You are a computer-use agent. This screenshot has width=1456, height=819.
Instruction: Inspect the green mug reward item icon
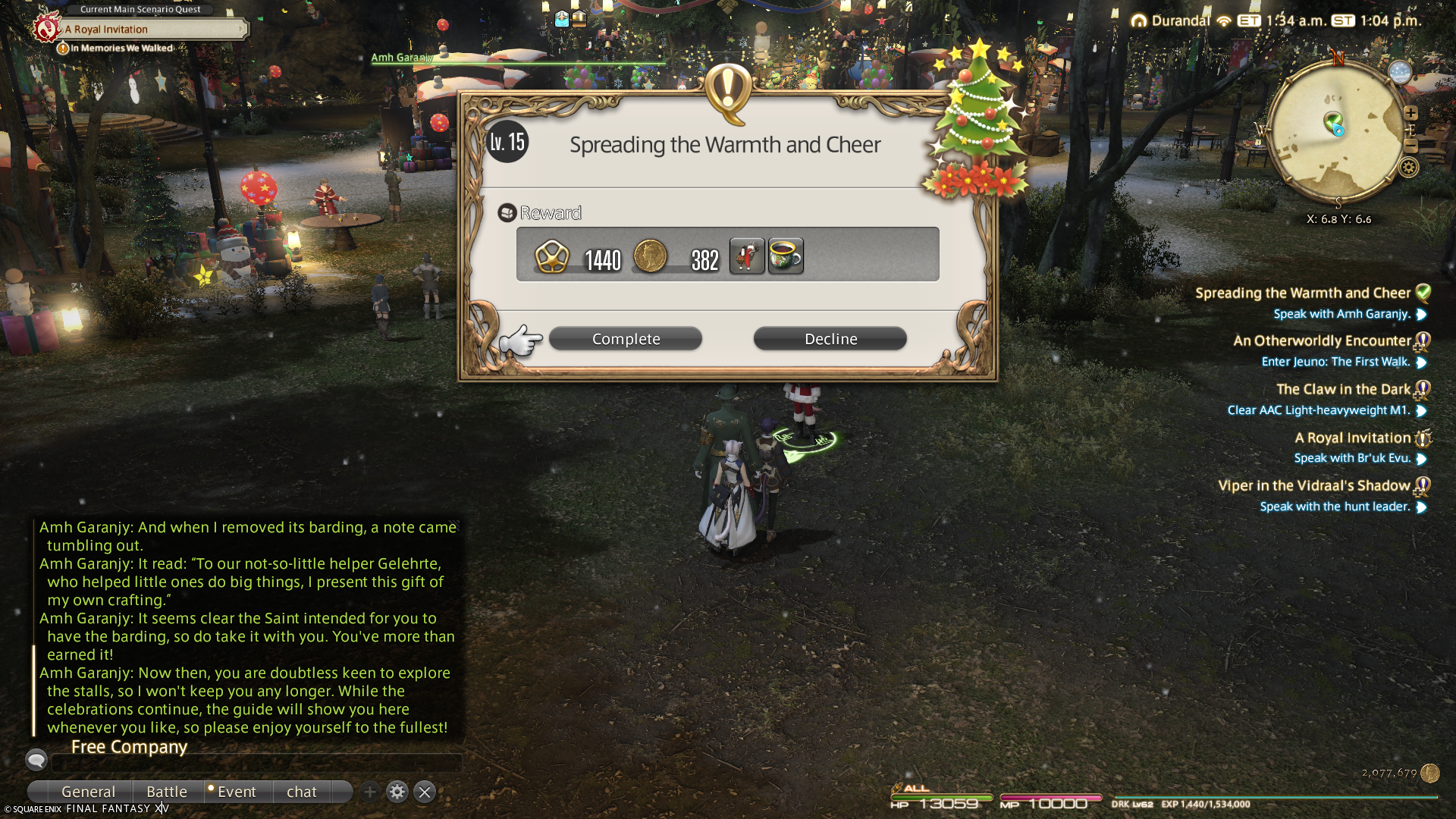pos(785,256)
